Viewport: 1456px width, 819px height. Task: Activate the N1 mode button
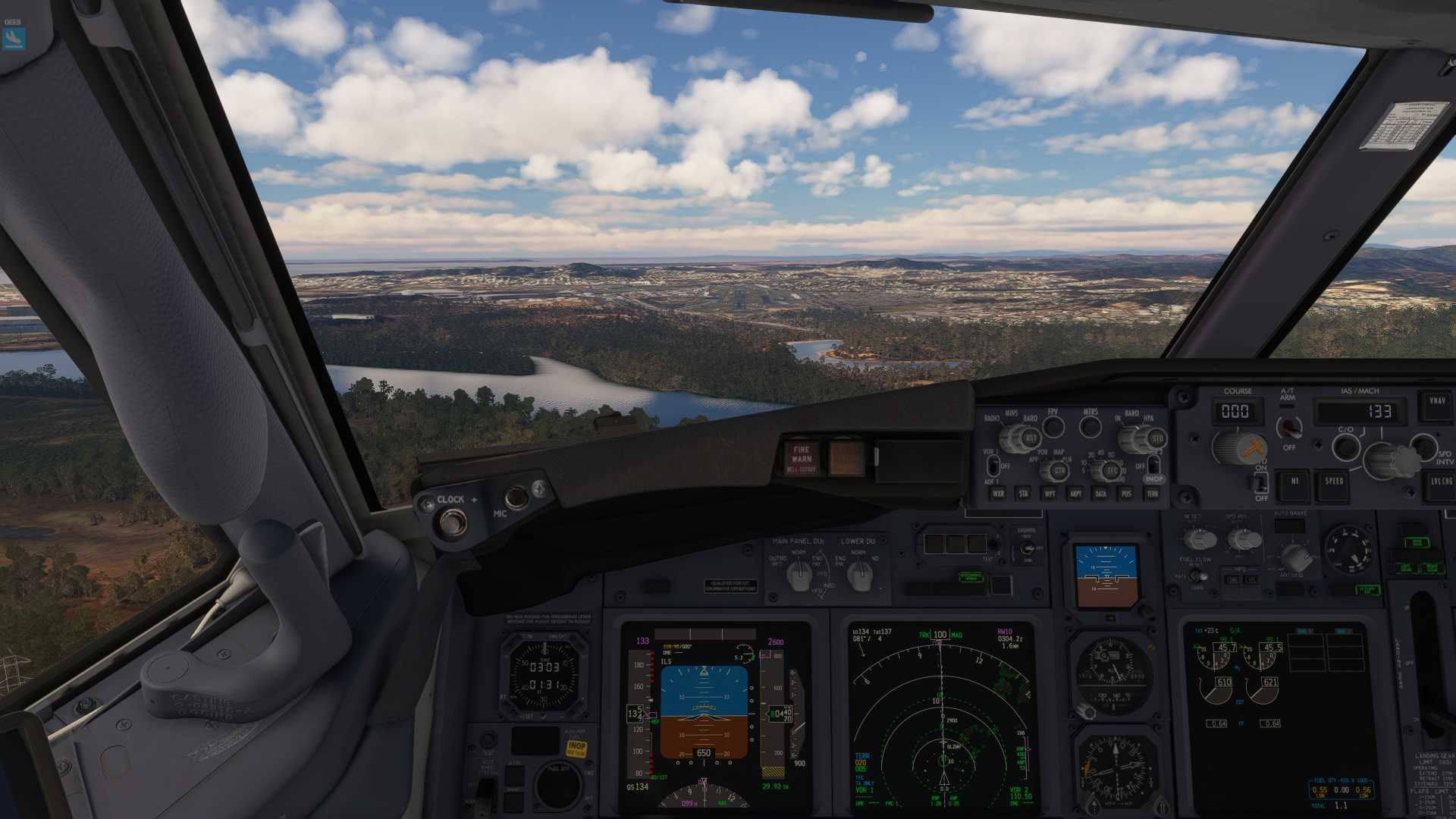pyautogui.click(x=1294, y=484)
